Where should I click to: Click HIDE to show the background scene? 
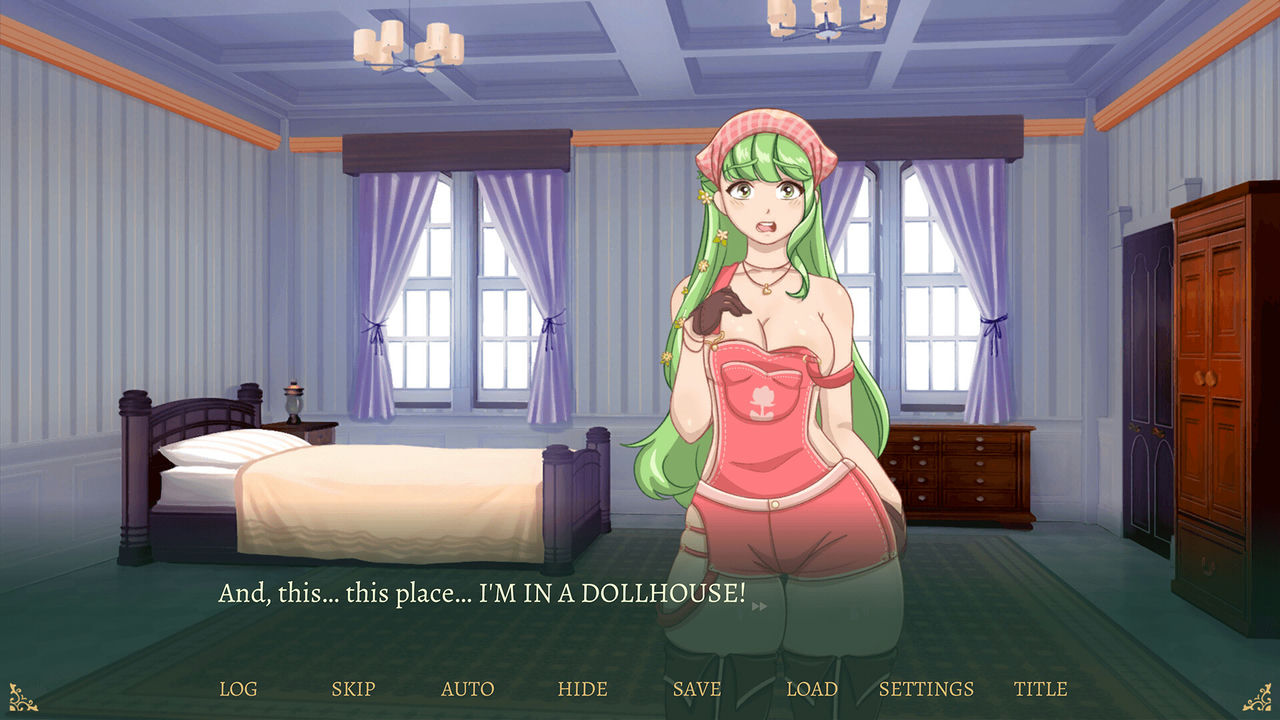click(x=584, y=689)
